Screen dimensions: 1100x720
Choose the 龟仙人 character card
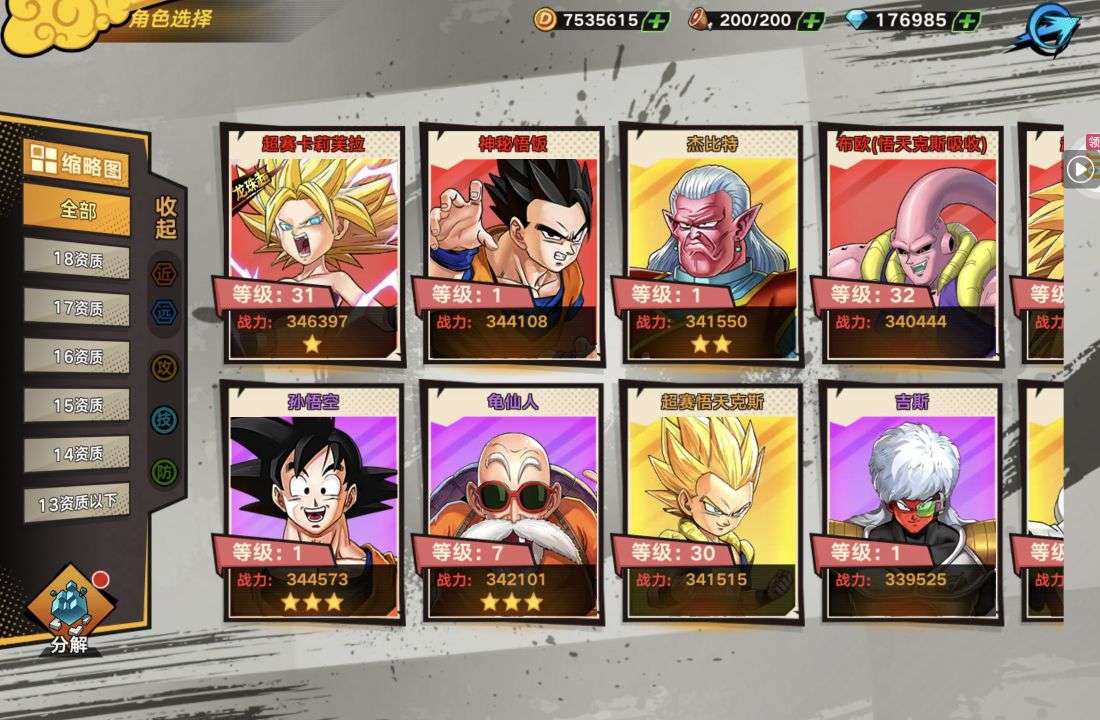click(512, 502)
